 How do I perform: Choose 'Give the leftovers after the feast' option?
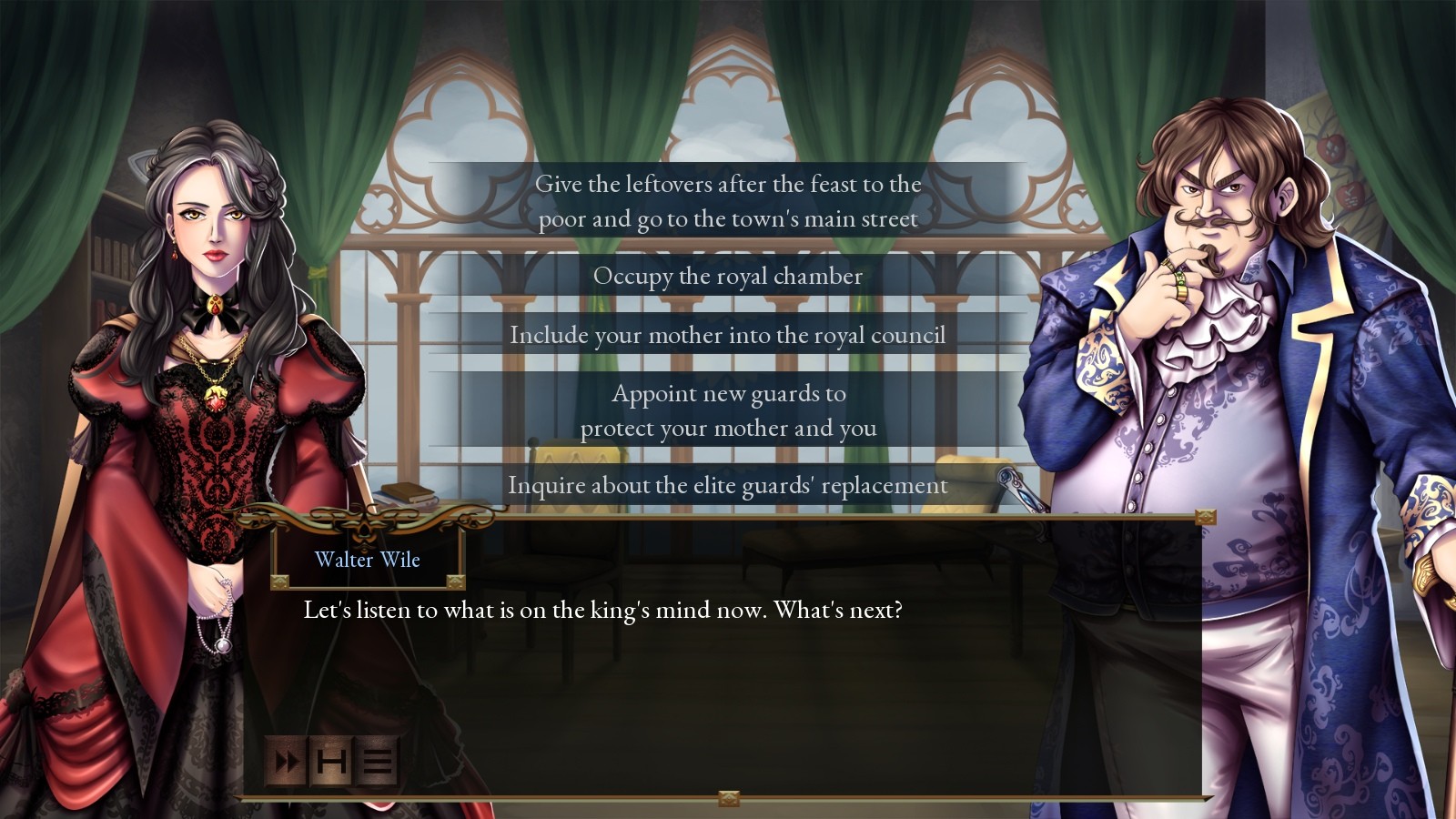[728, 200]
